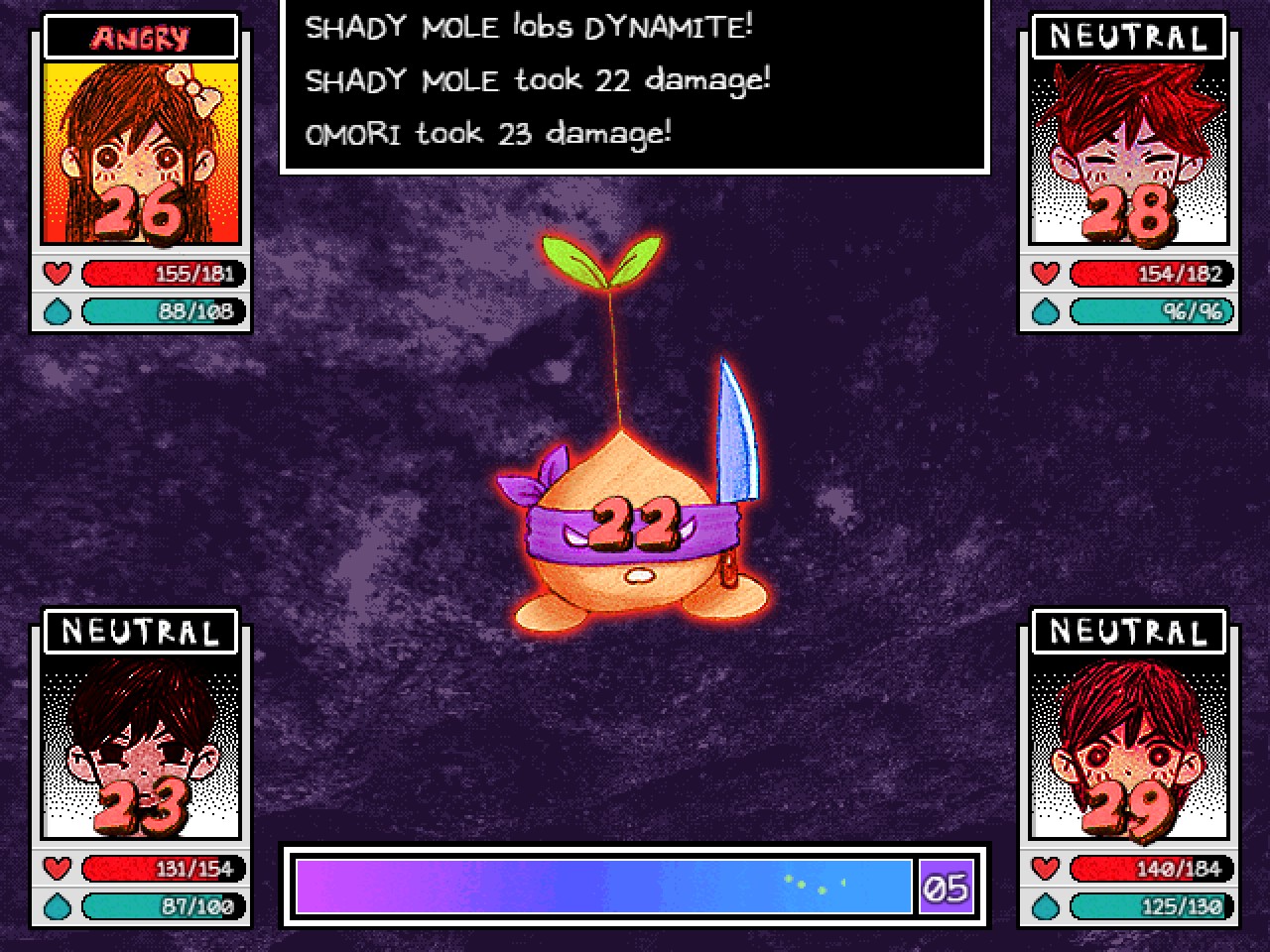
Task: Select Omori's NEUTRAL status label
Action: 140,631
